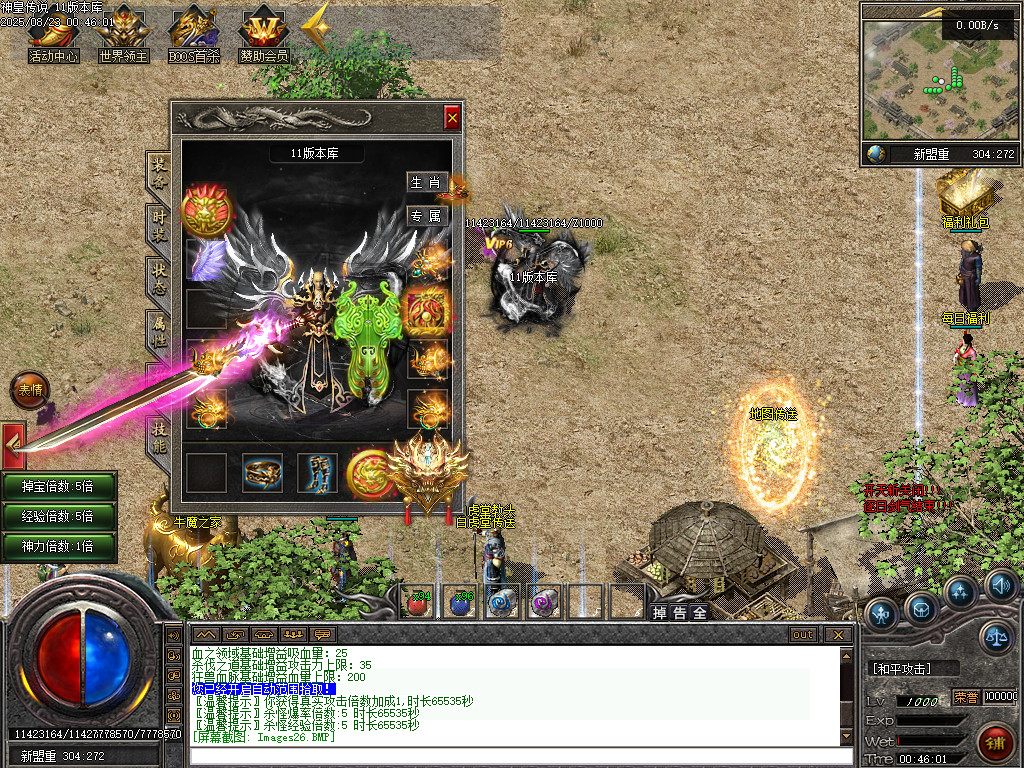Switch to the 时装 fashion tab
1024x768 pixels.
[x=158, y=225]
